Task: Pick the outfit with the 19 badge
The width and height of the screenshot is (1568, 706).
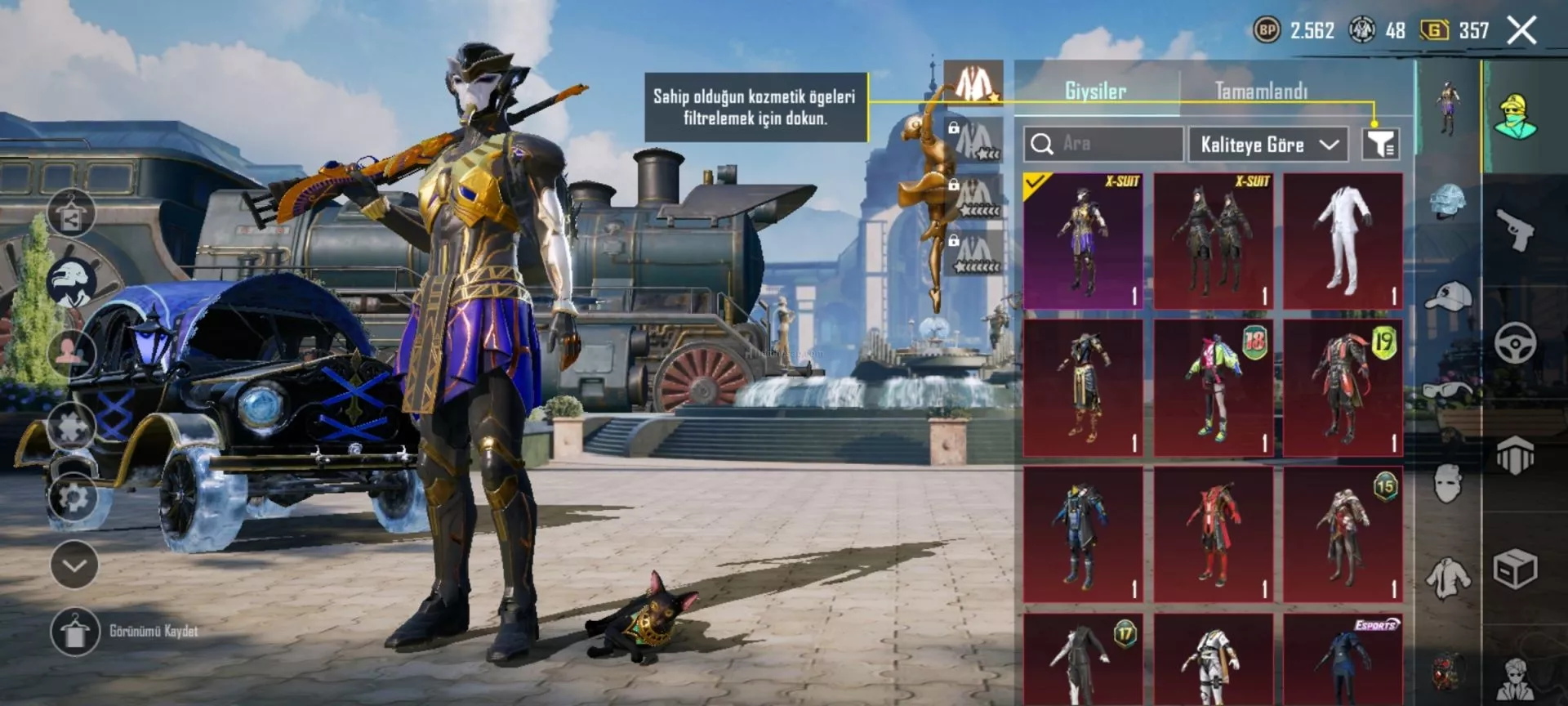Action: pyautogui.click(x=1343, y=388)
